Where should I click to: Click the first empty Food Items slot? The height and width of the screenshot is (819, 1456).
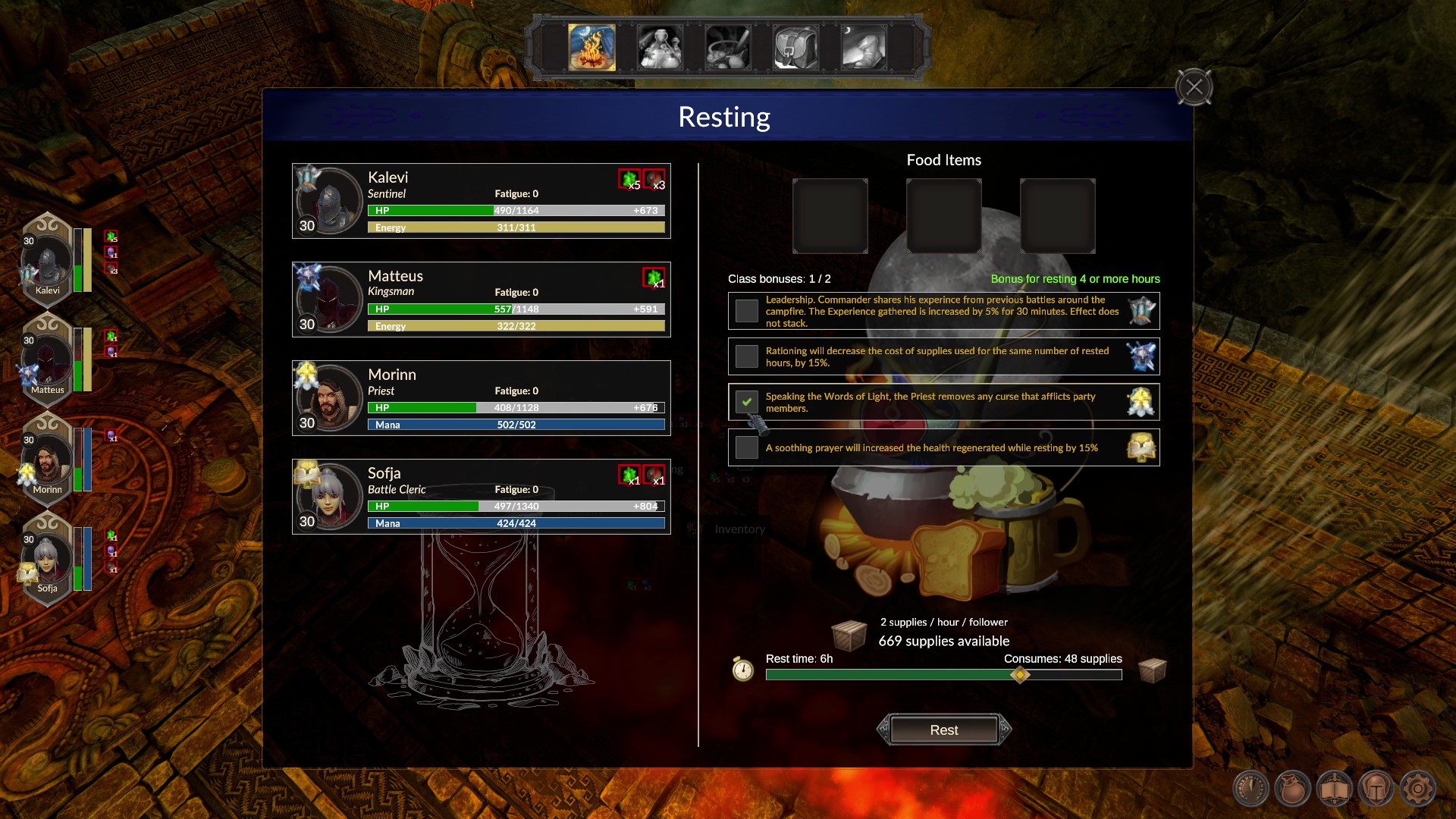pyautogui.click(x=830, y=216)
